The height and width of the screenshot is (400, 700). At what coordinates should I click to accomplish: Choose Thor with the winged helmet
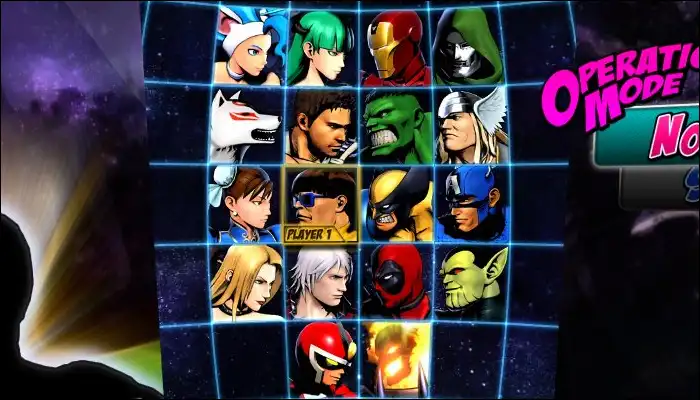(468, 126)
